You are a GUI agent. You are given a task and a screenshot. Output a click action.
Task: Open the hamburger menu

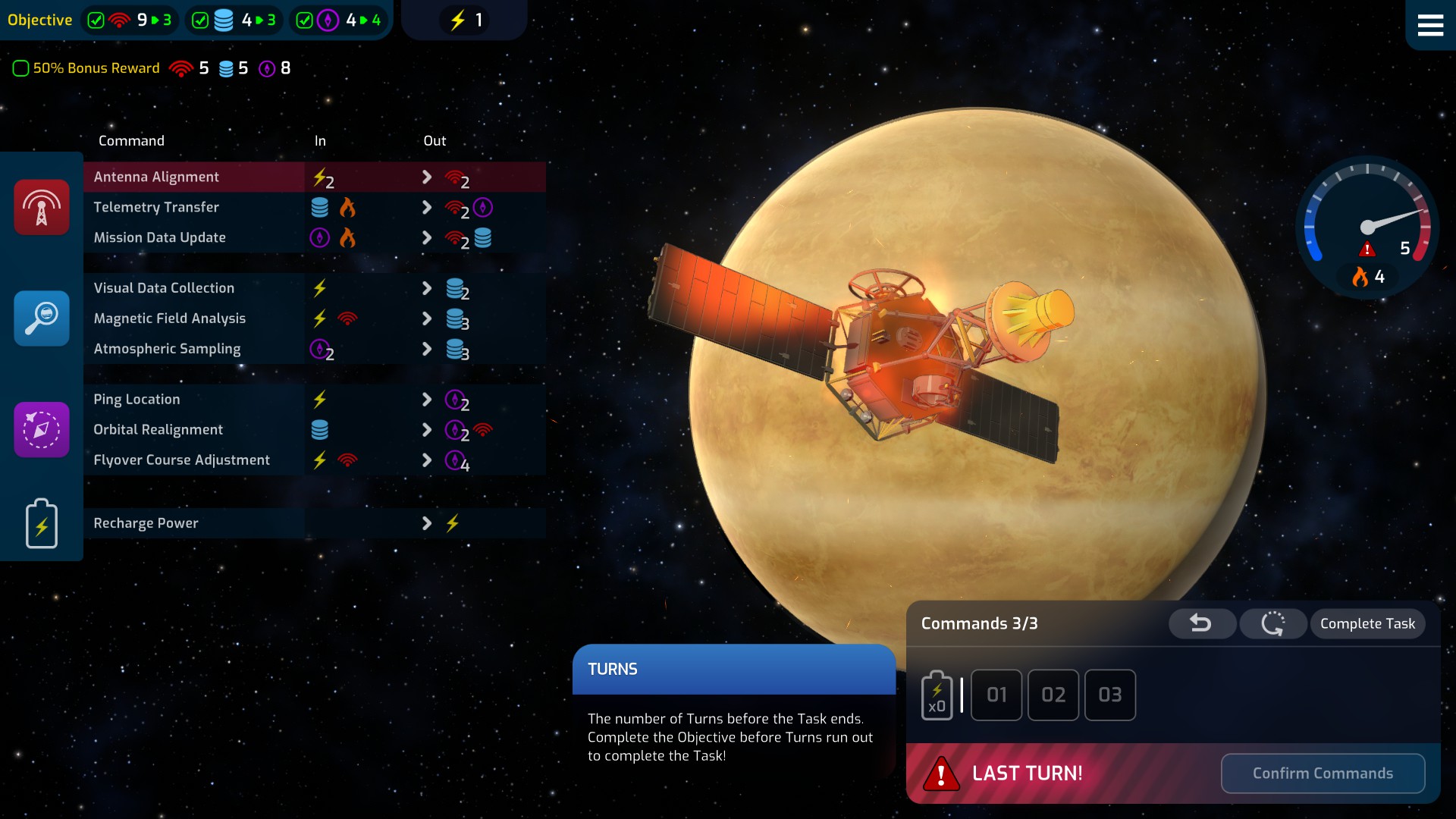pyautogui.click(x=1429, y=25)
